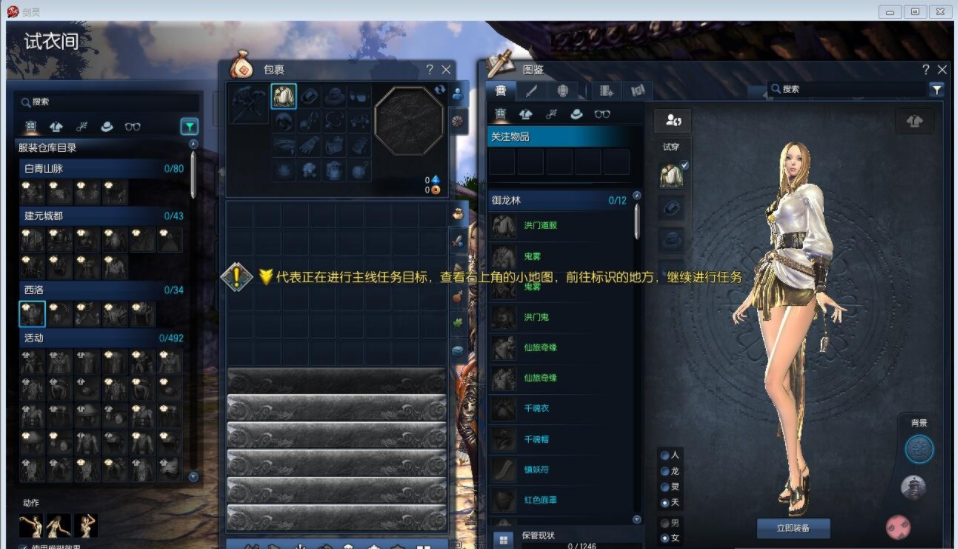The image size is (958, 549).
Task: Open help for the 图鉴 window
Action: (926, 69)
